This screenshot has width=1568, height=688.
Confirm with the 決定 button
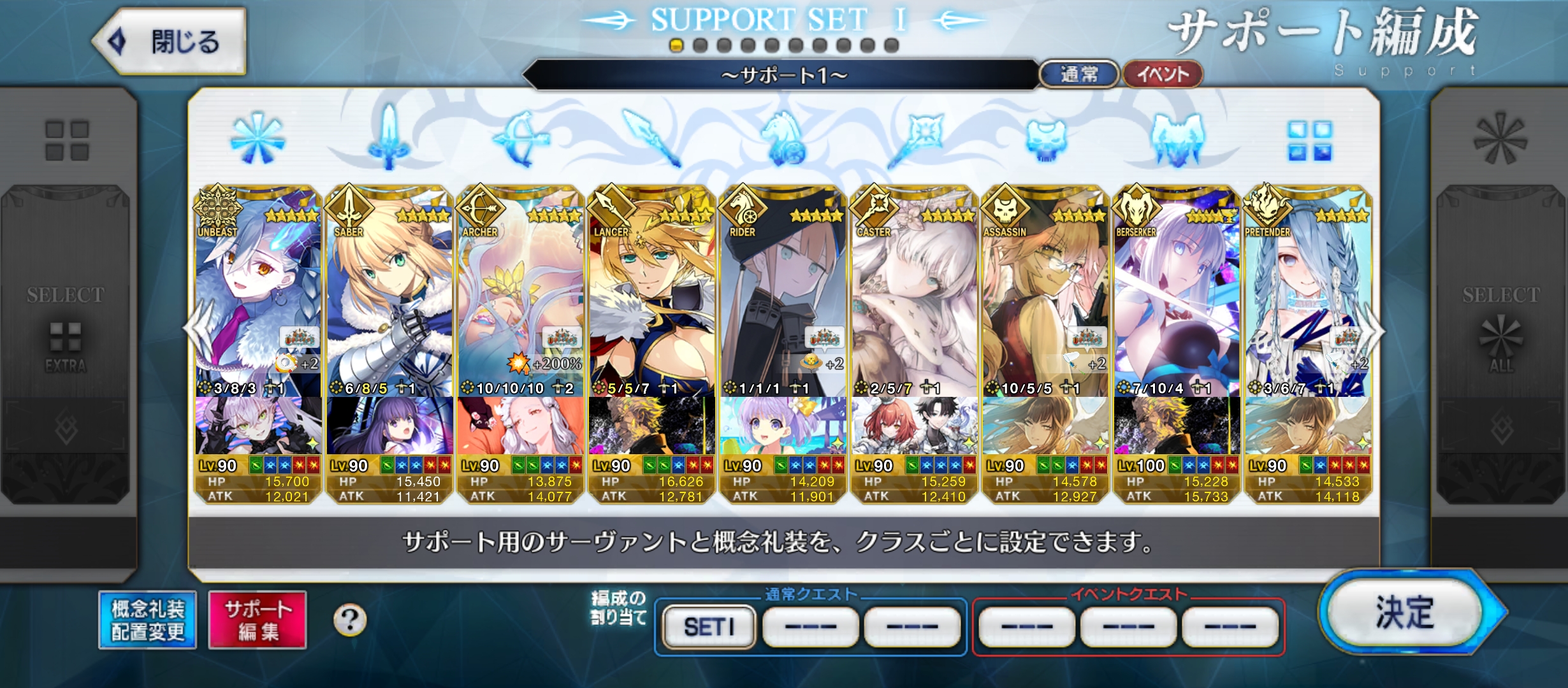point(1405,612)
